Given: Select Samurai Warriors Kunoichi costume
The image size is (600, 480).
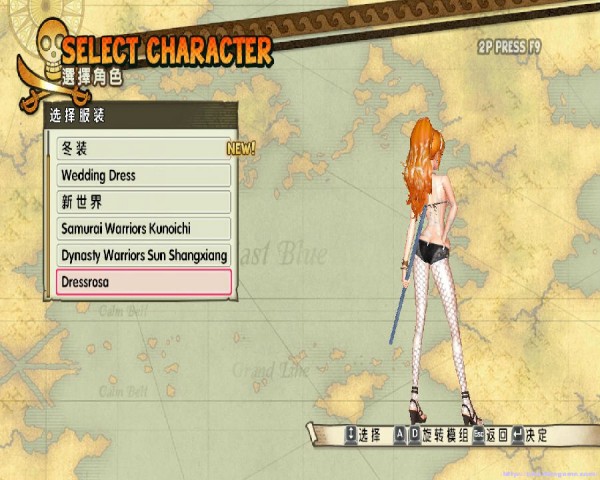Looking at the screenshot, I should click(142, 229).
